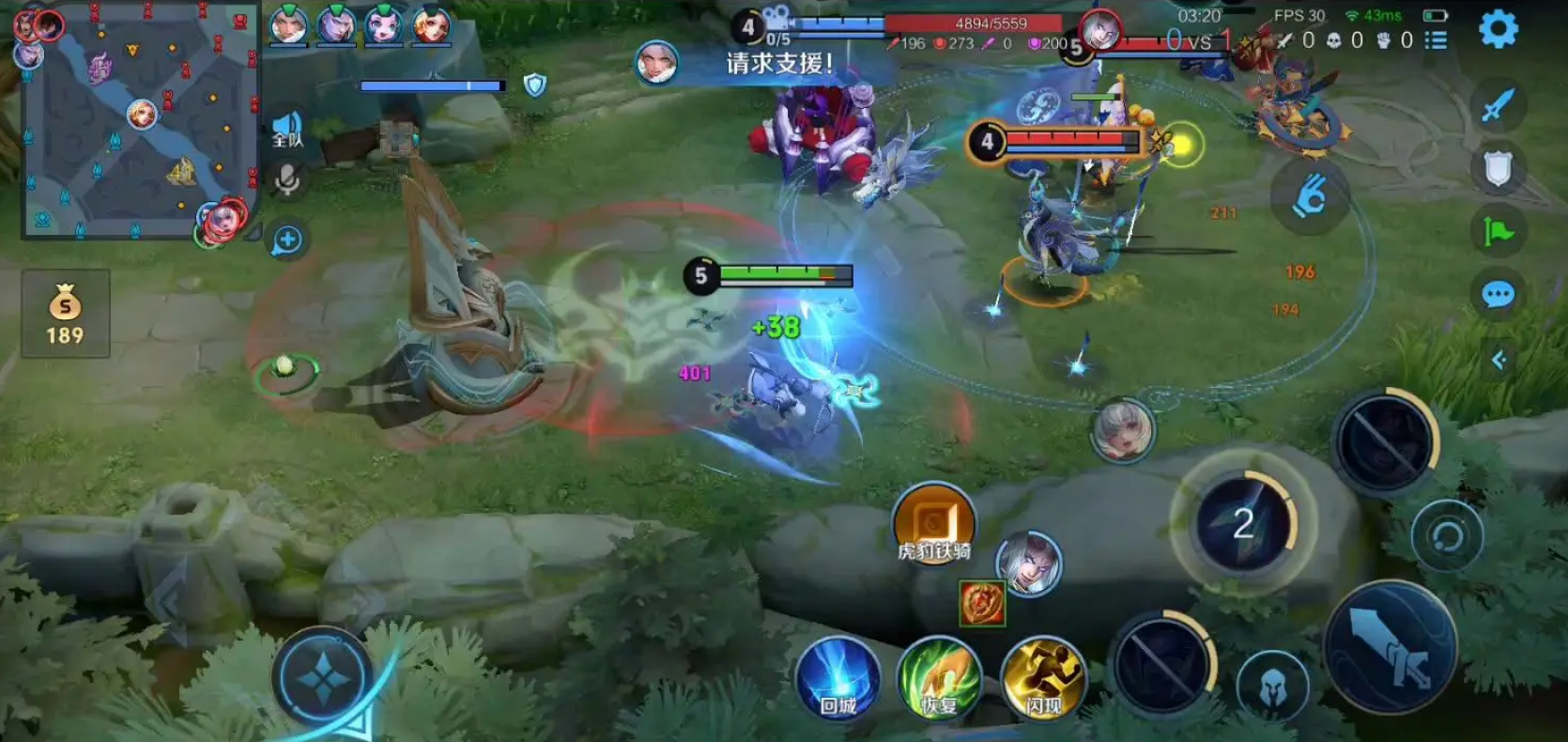This screenshot has height=742, width=1568.
Task: Trigger the basic attack sword button
Action: tap(1391, 649)
